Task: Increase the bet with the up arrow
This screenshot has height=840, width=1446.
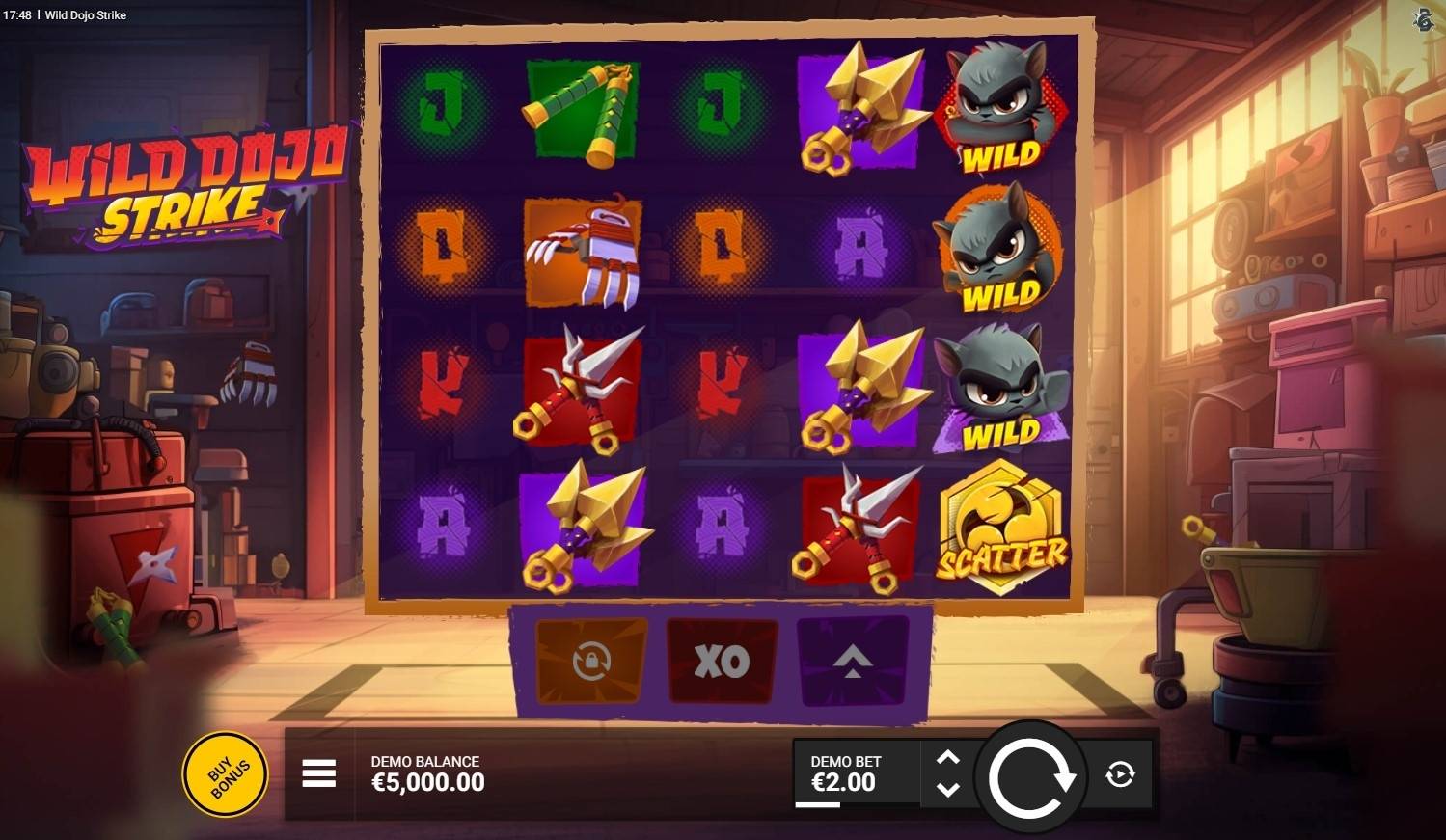Action: pyautogui.click(x=948, y=755)
